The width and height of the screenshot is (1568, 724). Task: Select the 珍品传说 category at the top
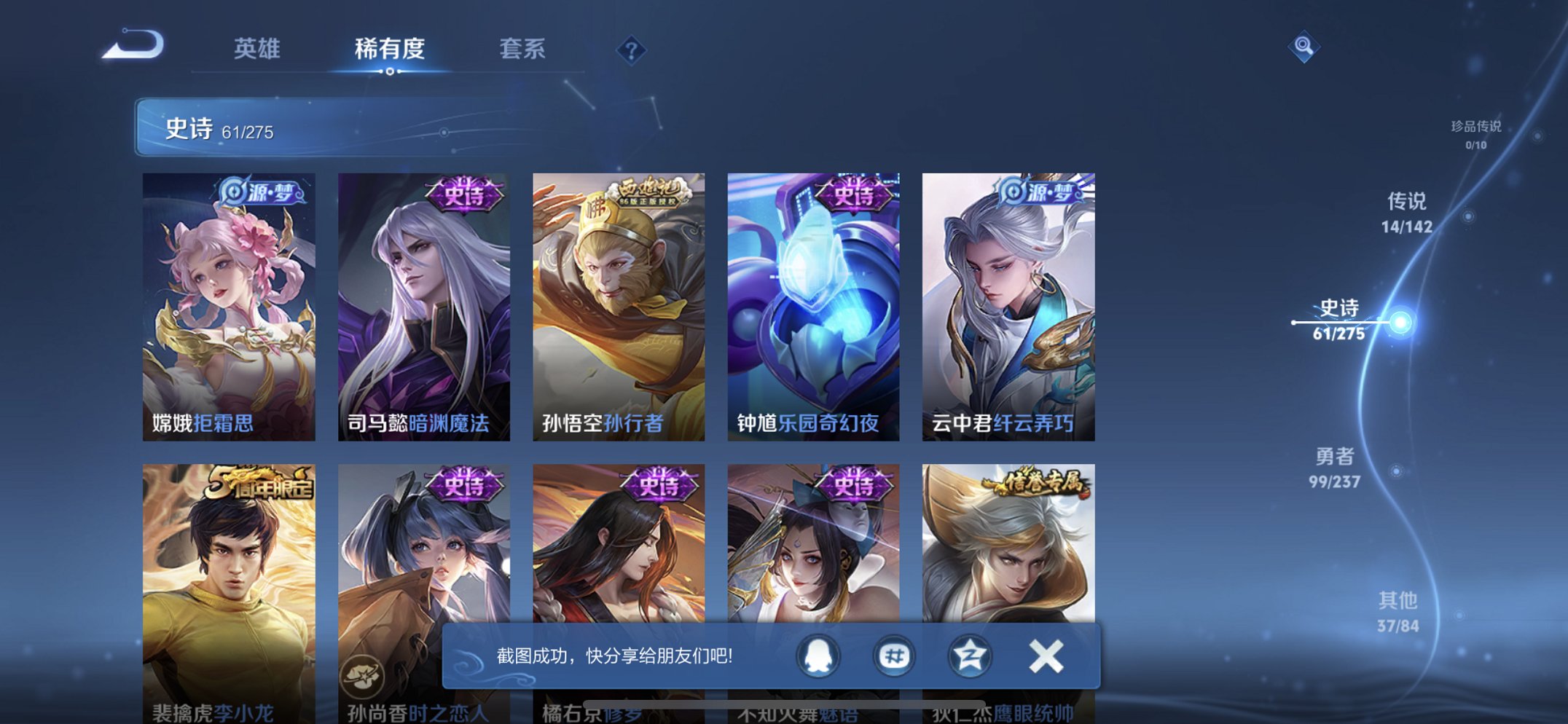click(1477, 135)
